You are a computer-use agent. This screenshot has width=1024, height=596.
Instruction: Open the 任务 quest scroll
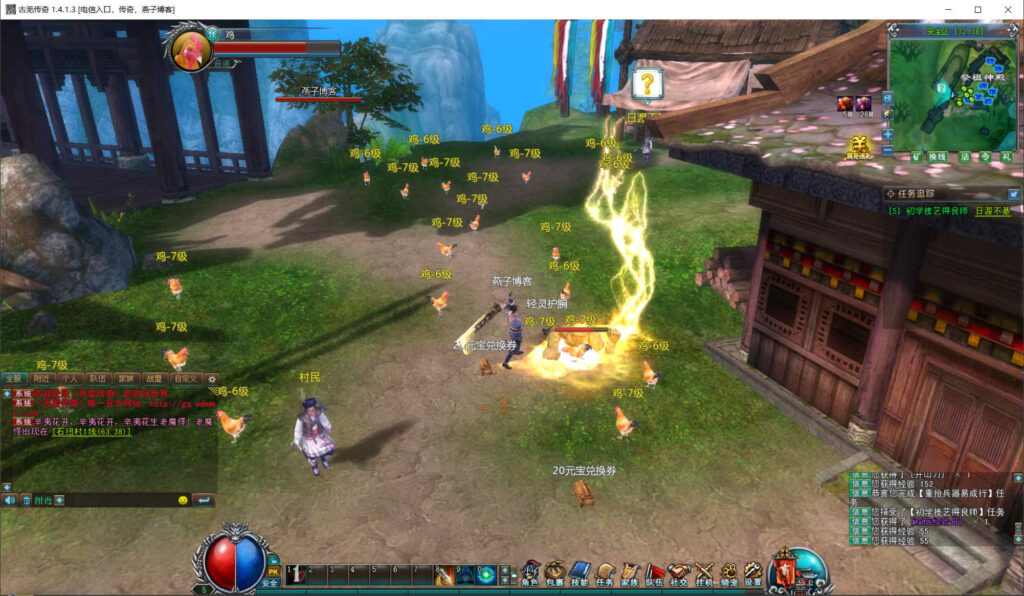pyautogui.click(x=605, y=573)
